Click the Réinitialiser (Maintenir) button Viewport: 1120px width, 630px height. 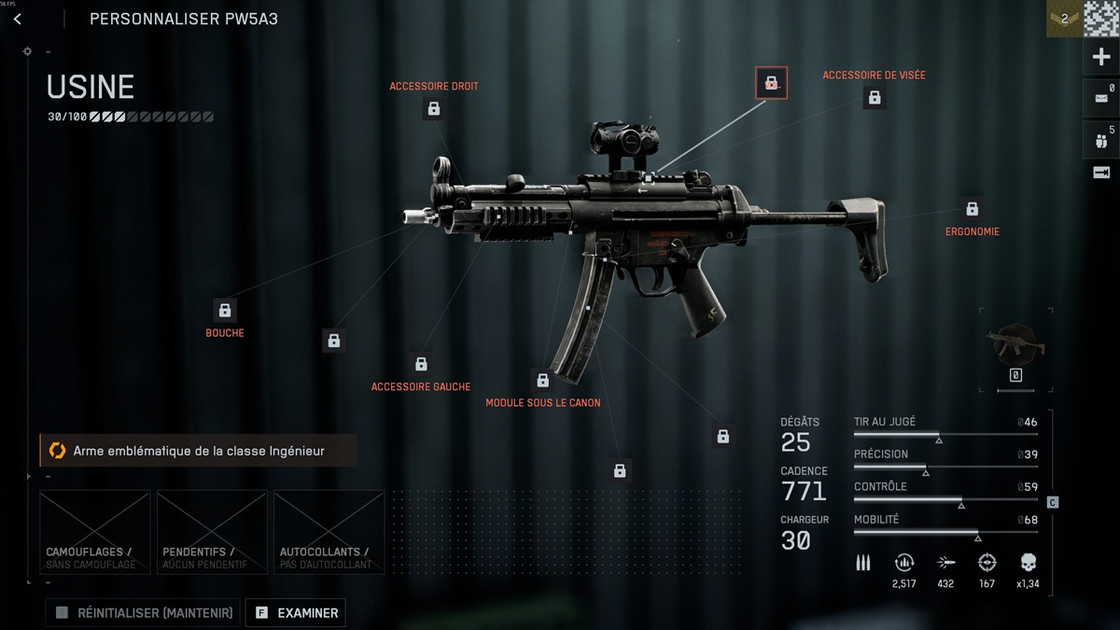[142, 612]
